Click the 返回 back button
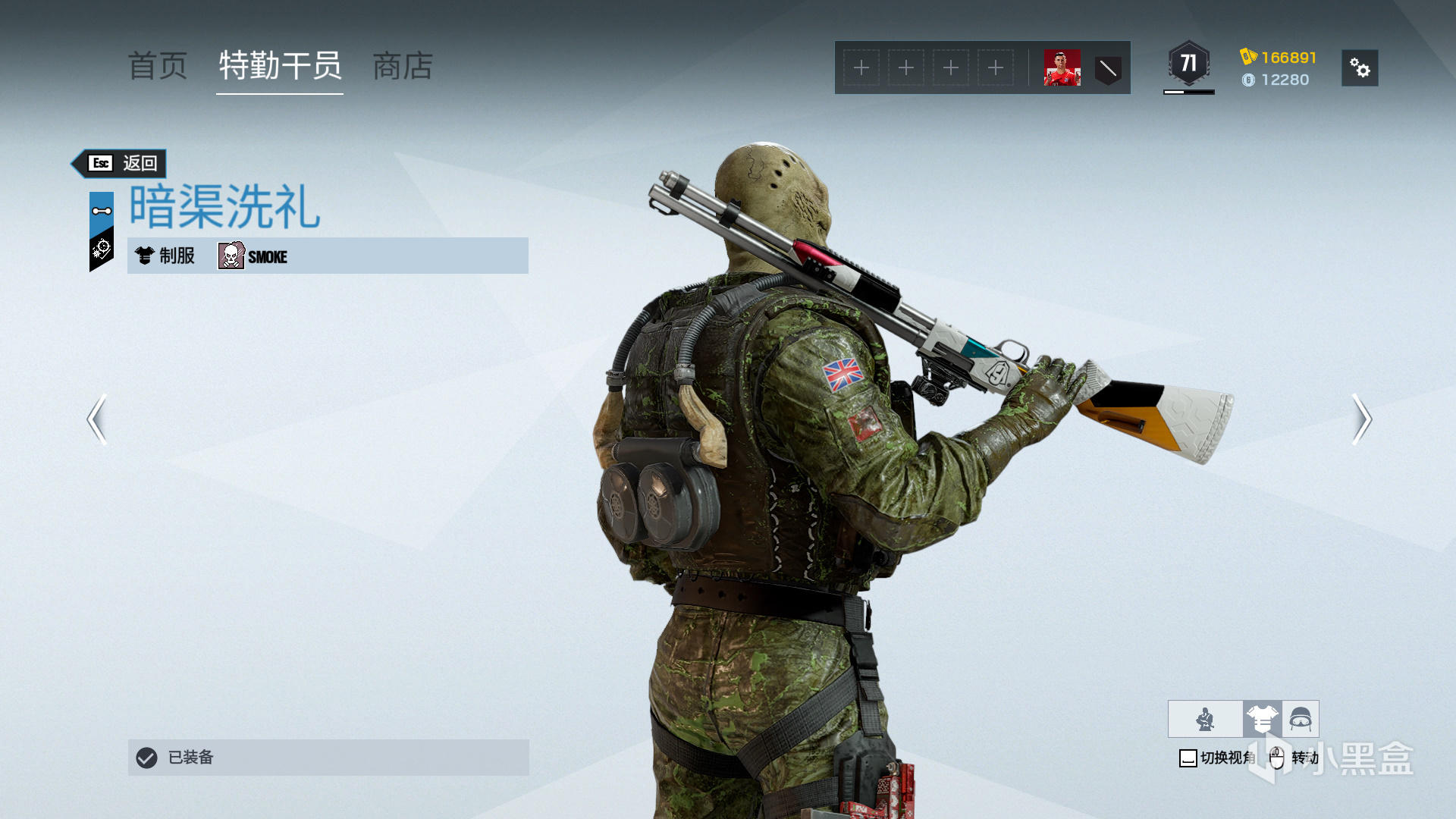Viewport: 1456px width, 819px height. [x=122, y=163]
